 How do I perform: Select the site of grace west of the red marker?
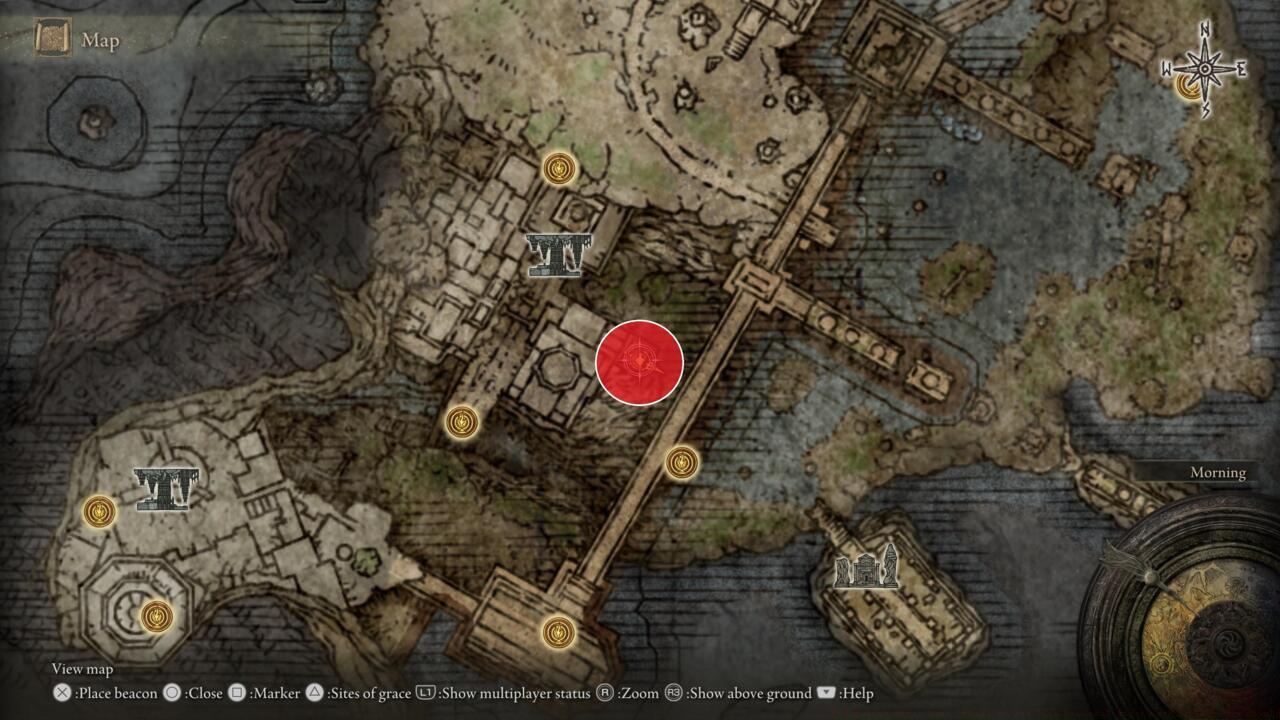462,422
